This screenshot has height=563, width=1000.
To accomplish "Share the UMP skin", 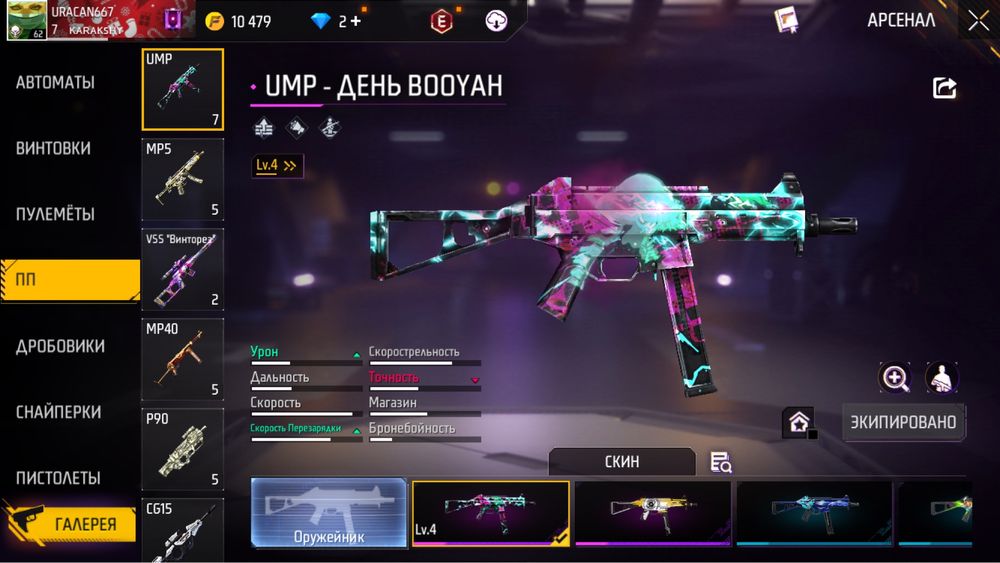I will pos(944,88).
